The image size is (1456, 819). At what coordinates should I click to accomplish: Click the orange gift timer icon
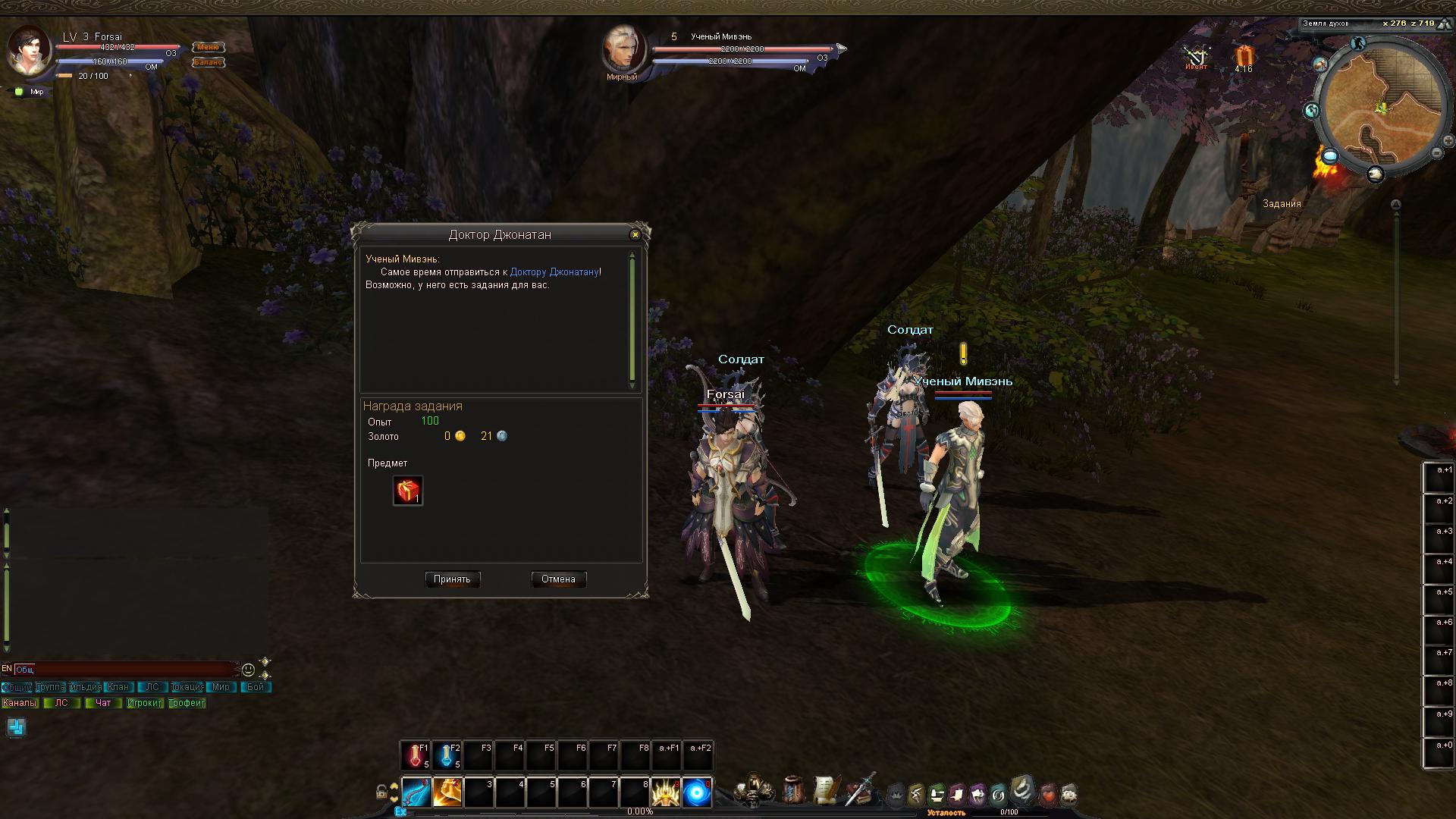pos(1244,57)
